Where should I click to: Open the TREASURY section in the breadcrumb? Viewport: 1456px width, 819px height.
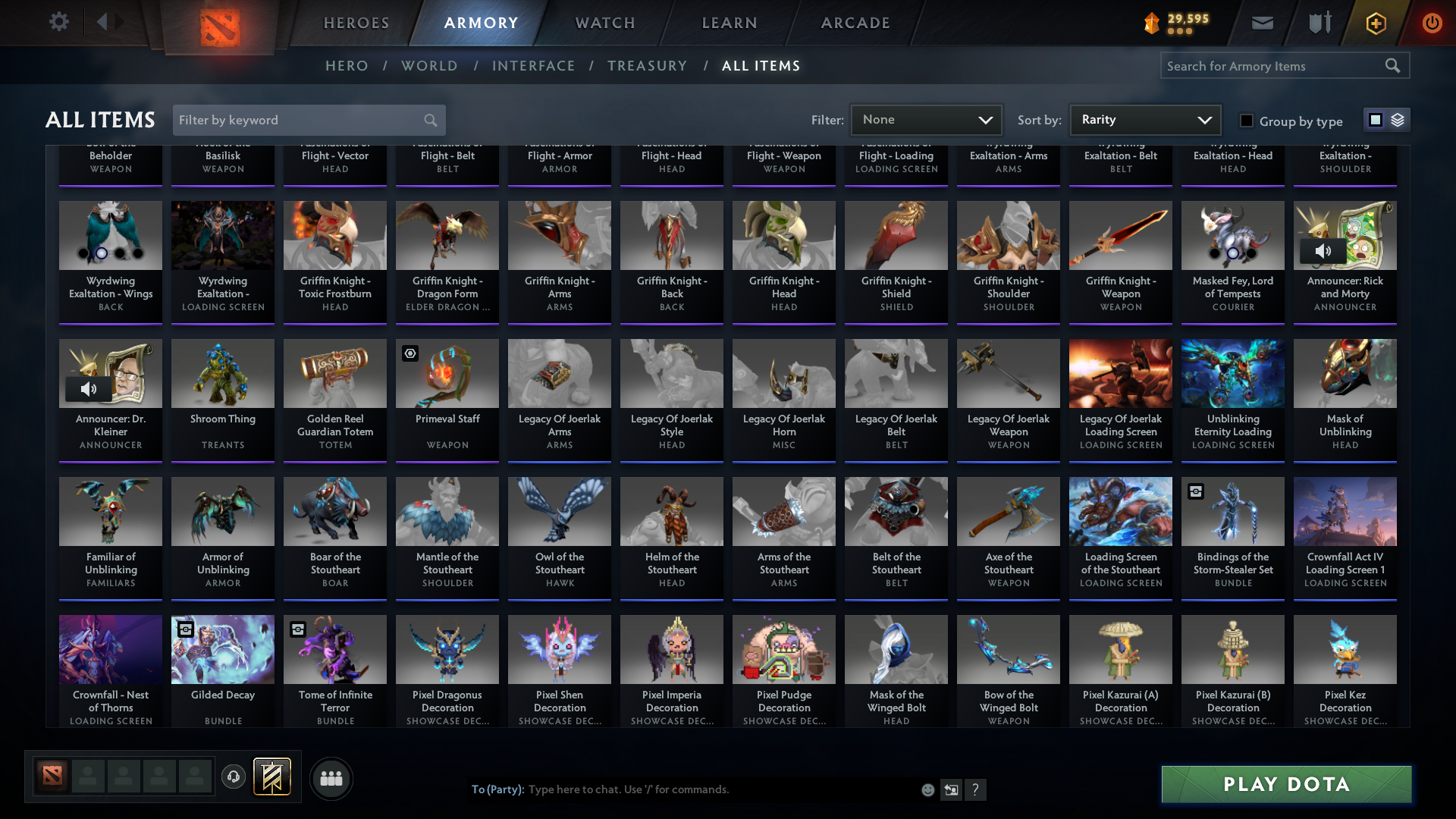(x=647, y=66)
